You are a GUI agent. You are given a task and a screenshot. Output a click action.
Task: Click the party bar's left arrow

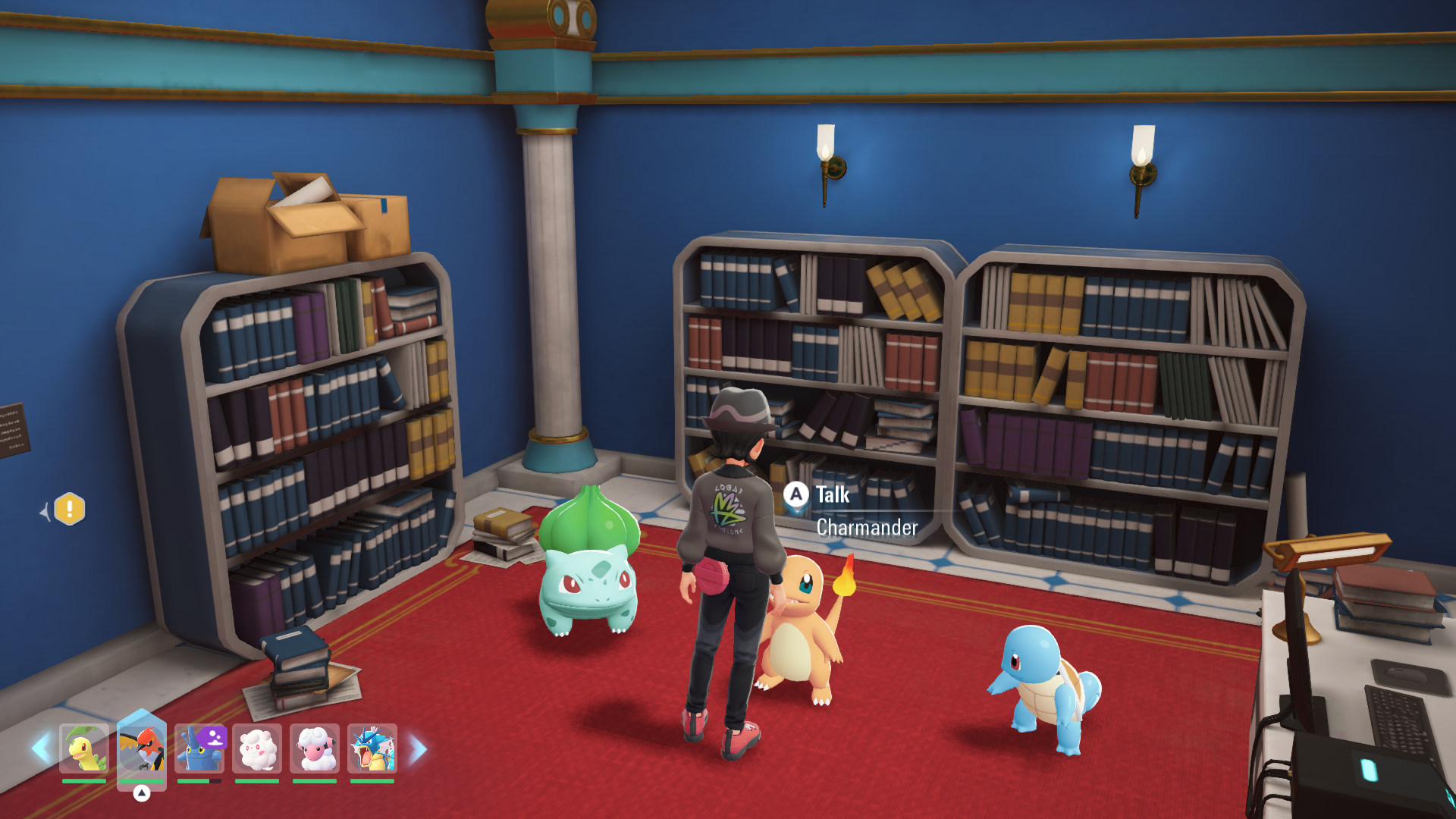click(41, 748)
